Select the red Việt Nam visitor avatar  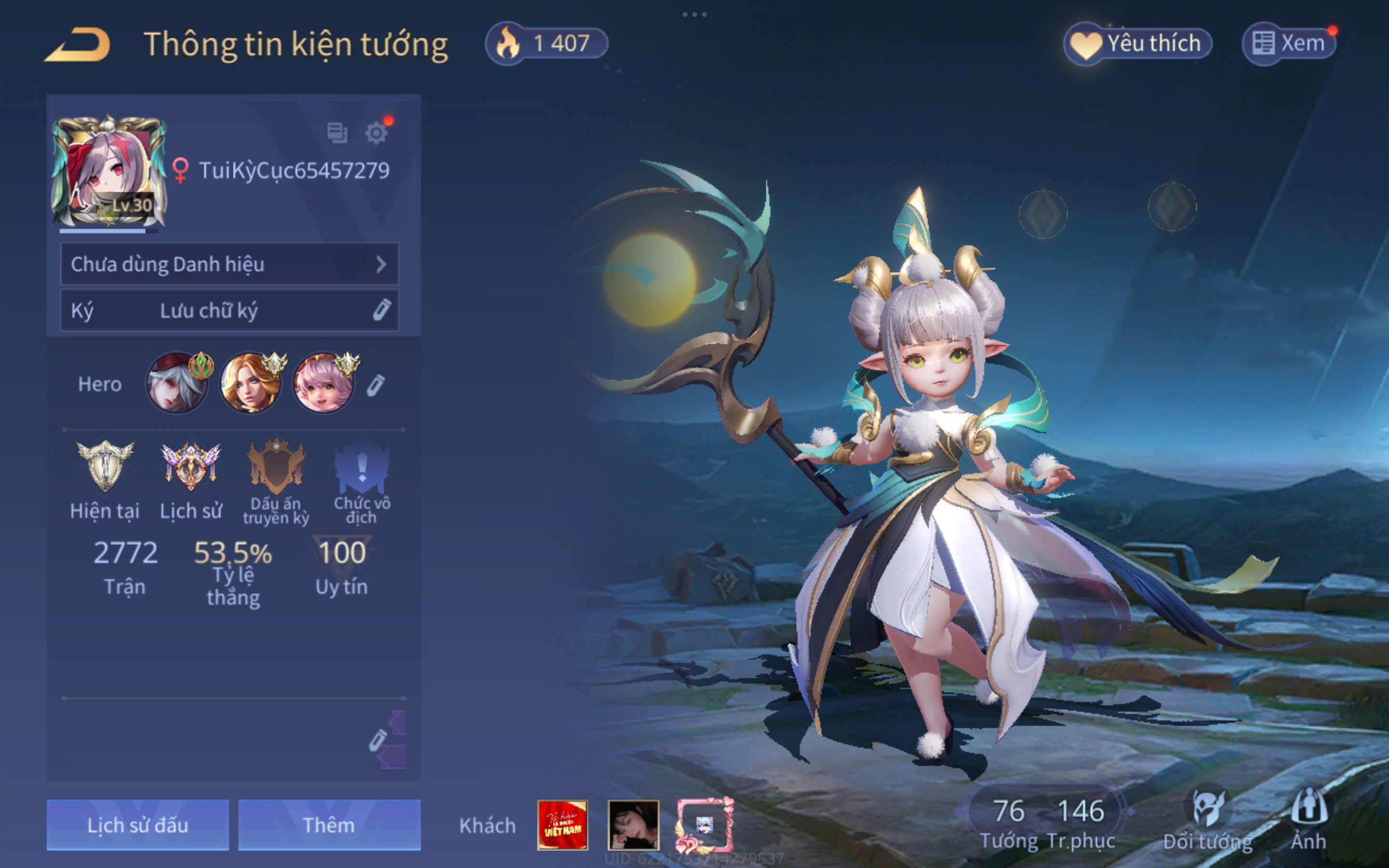[x=562, y=826]
